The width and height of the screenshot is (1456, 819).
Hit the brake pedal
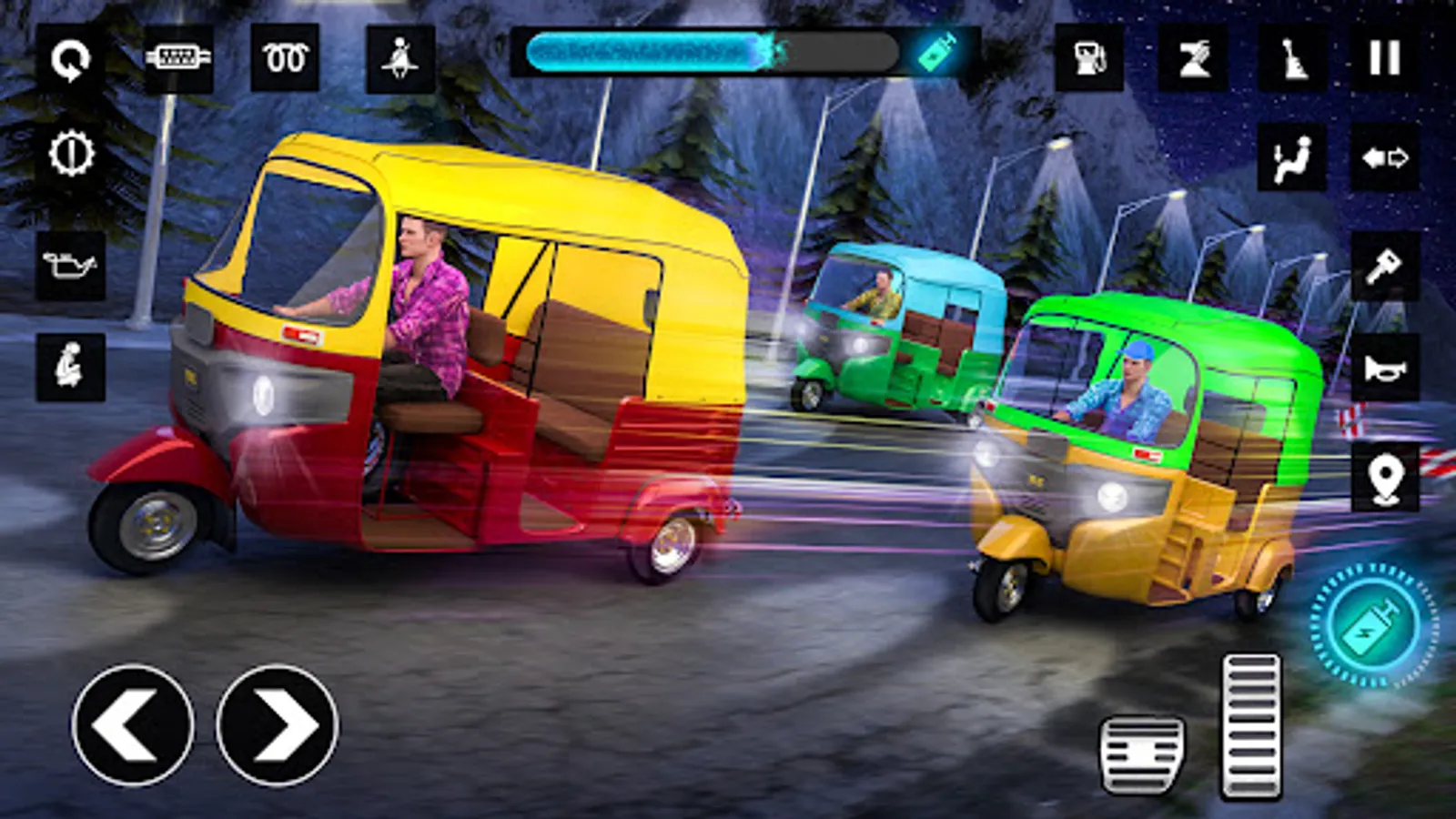coord(1142,753)
